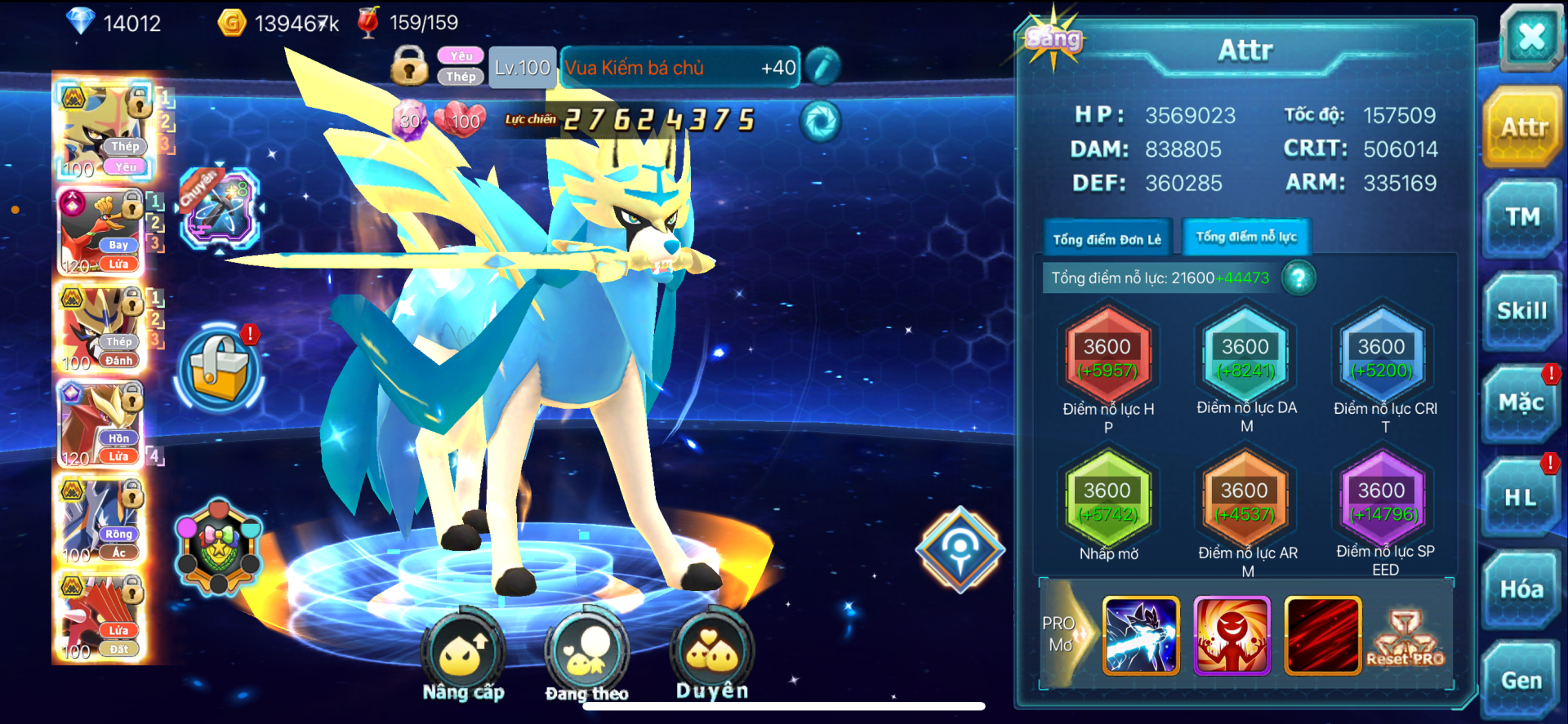
Task: Toggle the padlock icon beside the level
Action: click(x=409, y=66)
